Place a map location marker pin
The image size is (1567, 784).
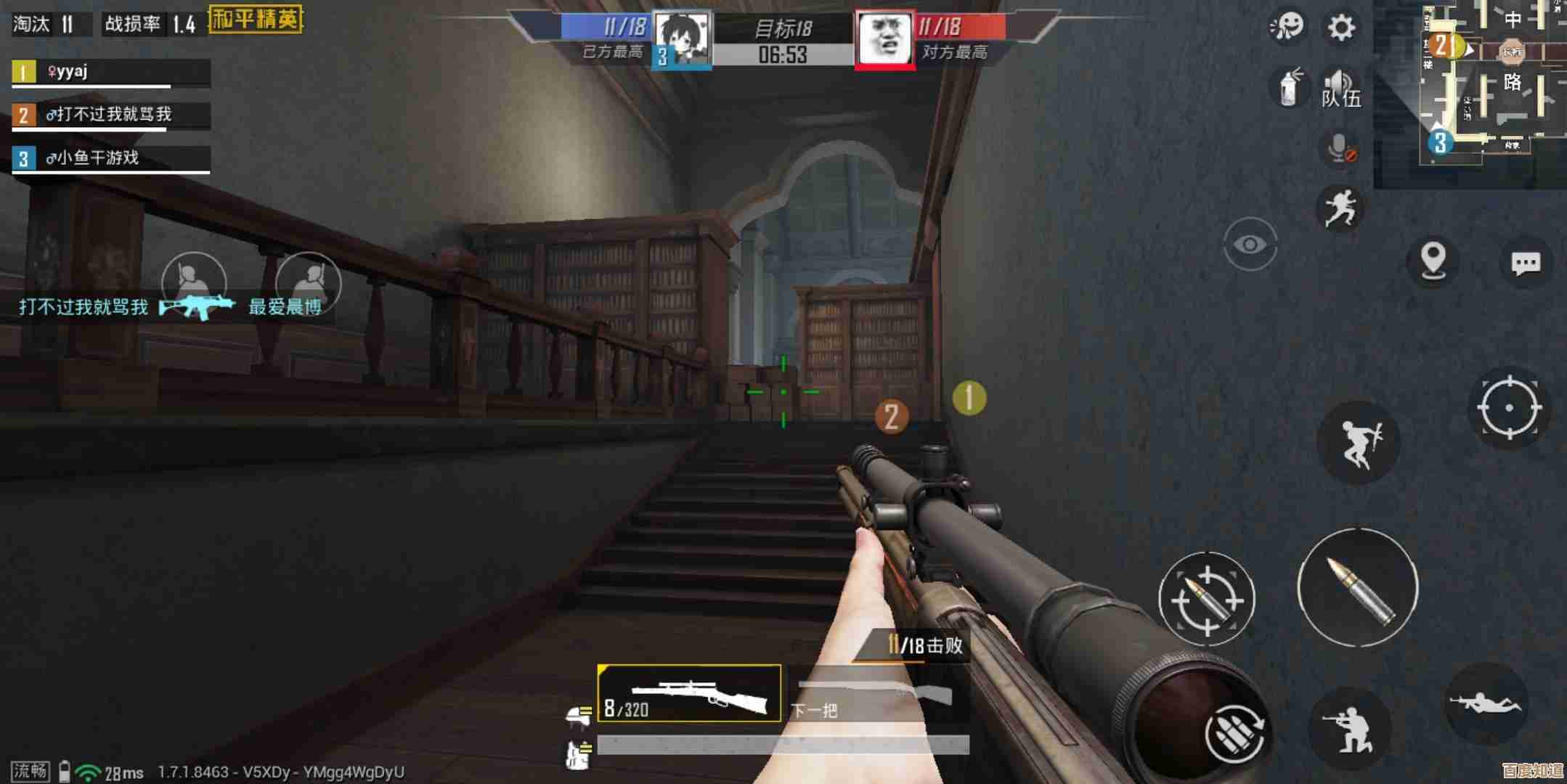point(1433,259)
